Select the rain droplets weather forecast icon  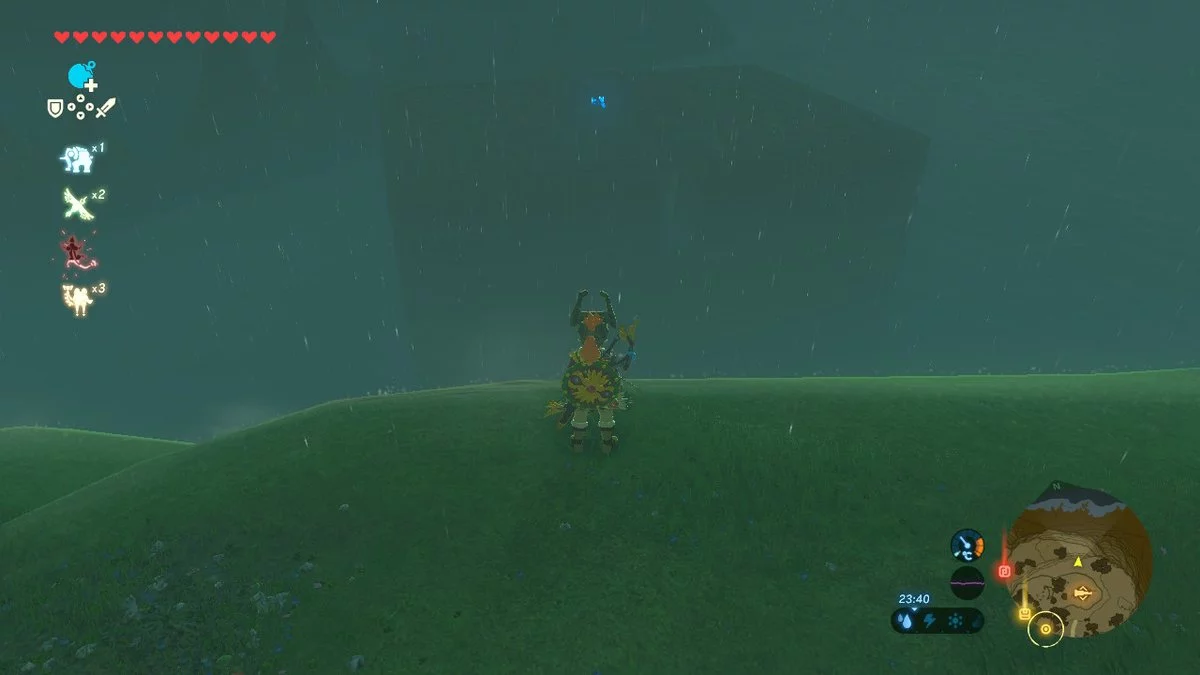point(906,621)
